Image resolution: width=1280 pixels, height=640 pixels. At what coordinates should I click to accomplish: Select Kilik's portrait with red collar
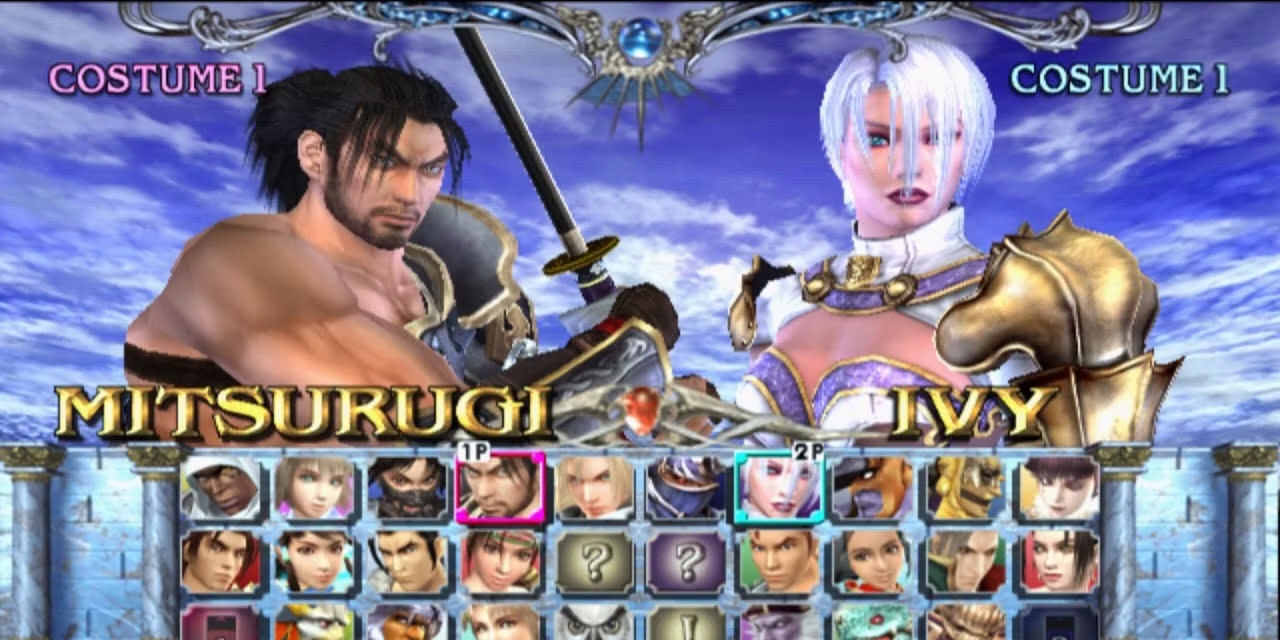(x=222, y=562)
